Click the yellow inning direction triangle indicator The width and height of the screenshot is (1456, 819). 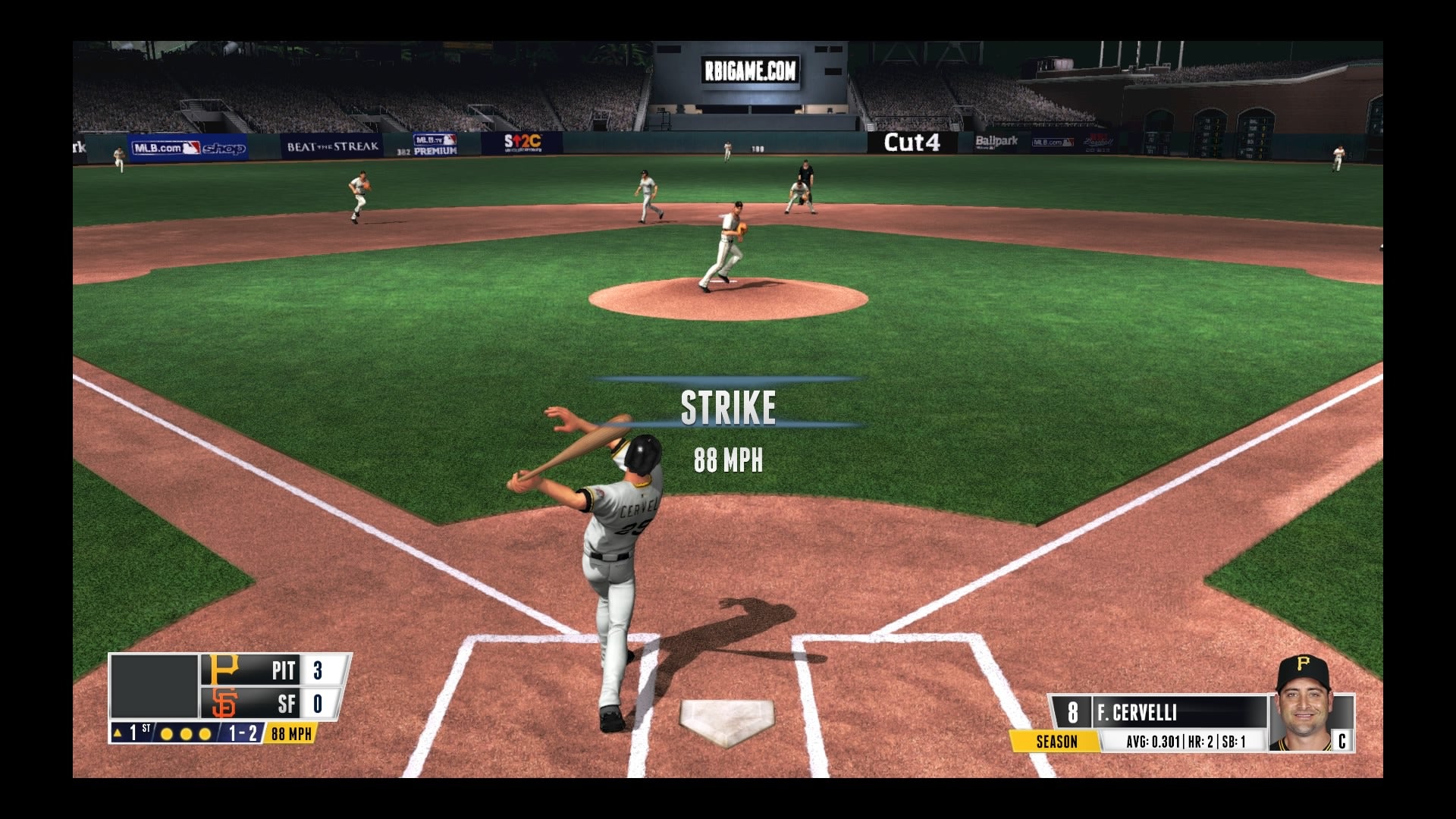click(118, 734)
